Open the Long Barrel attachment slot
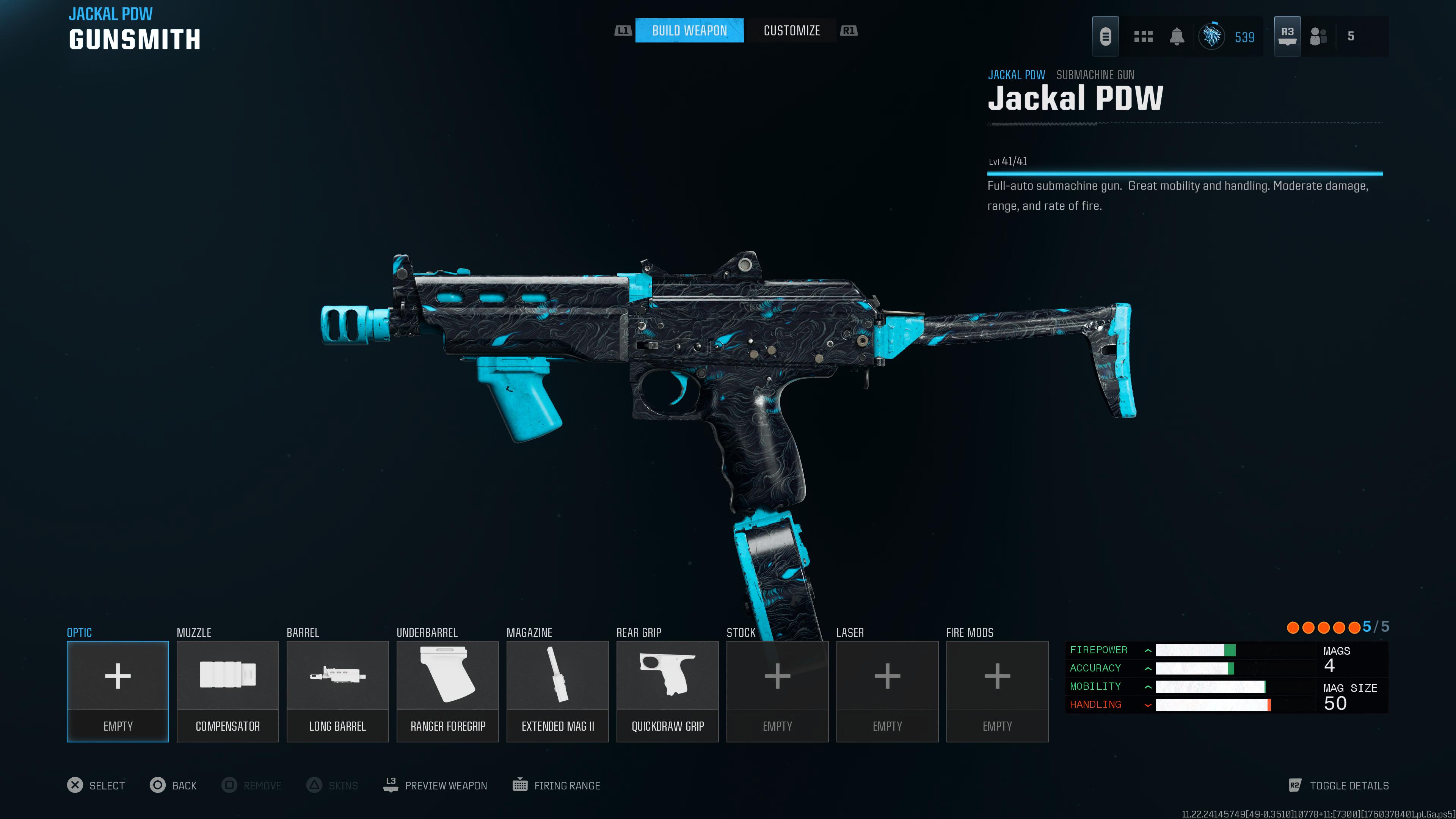Screen dimensions: 1456x819 pyautogui.click(x=337, y=691)
